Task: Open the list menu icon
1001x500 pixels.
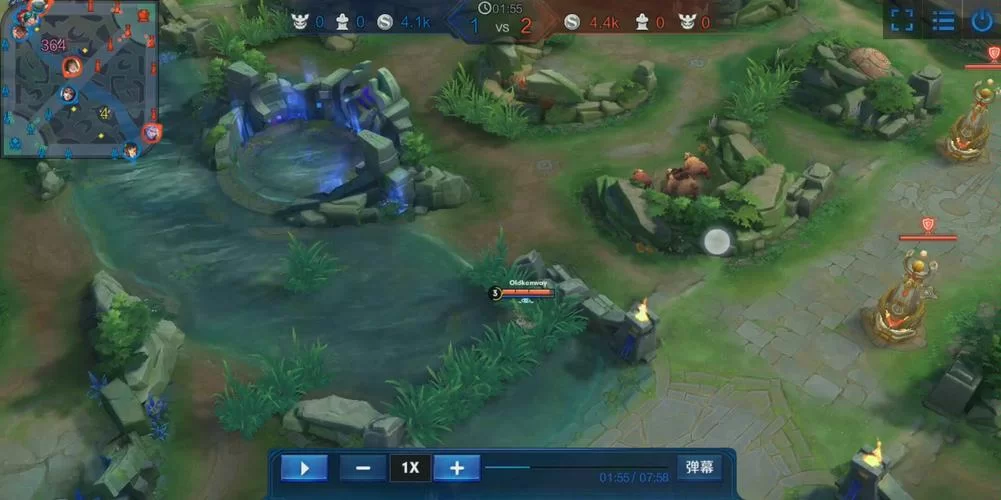Action: pos(942,20)
